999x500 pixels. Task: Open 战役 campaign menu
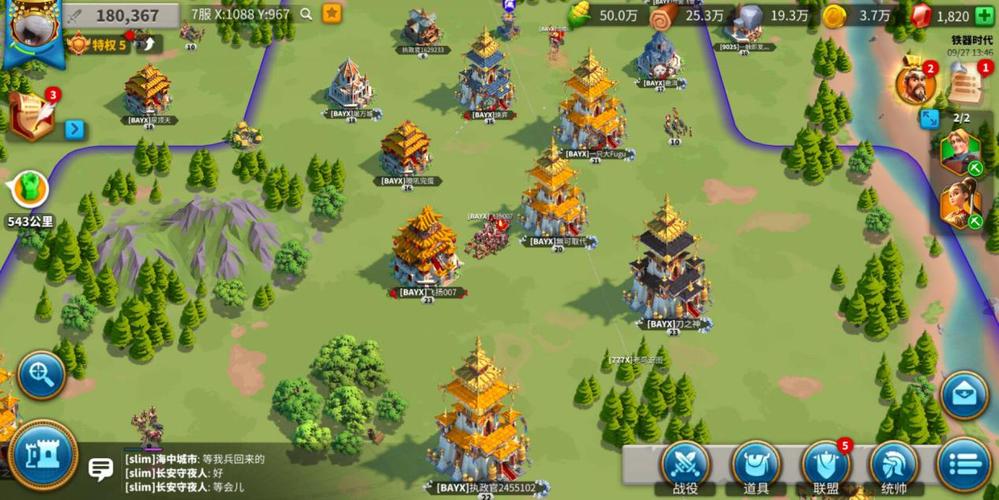click(x=686, y=466)
